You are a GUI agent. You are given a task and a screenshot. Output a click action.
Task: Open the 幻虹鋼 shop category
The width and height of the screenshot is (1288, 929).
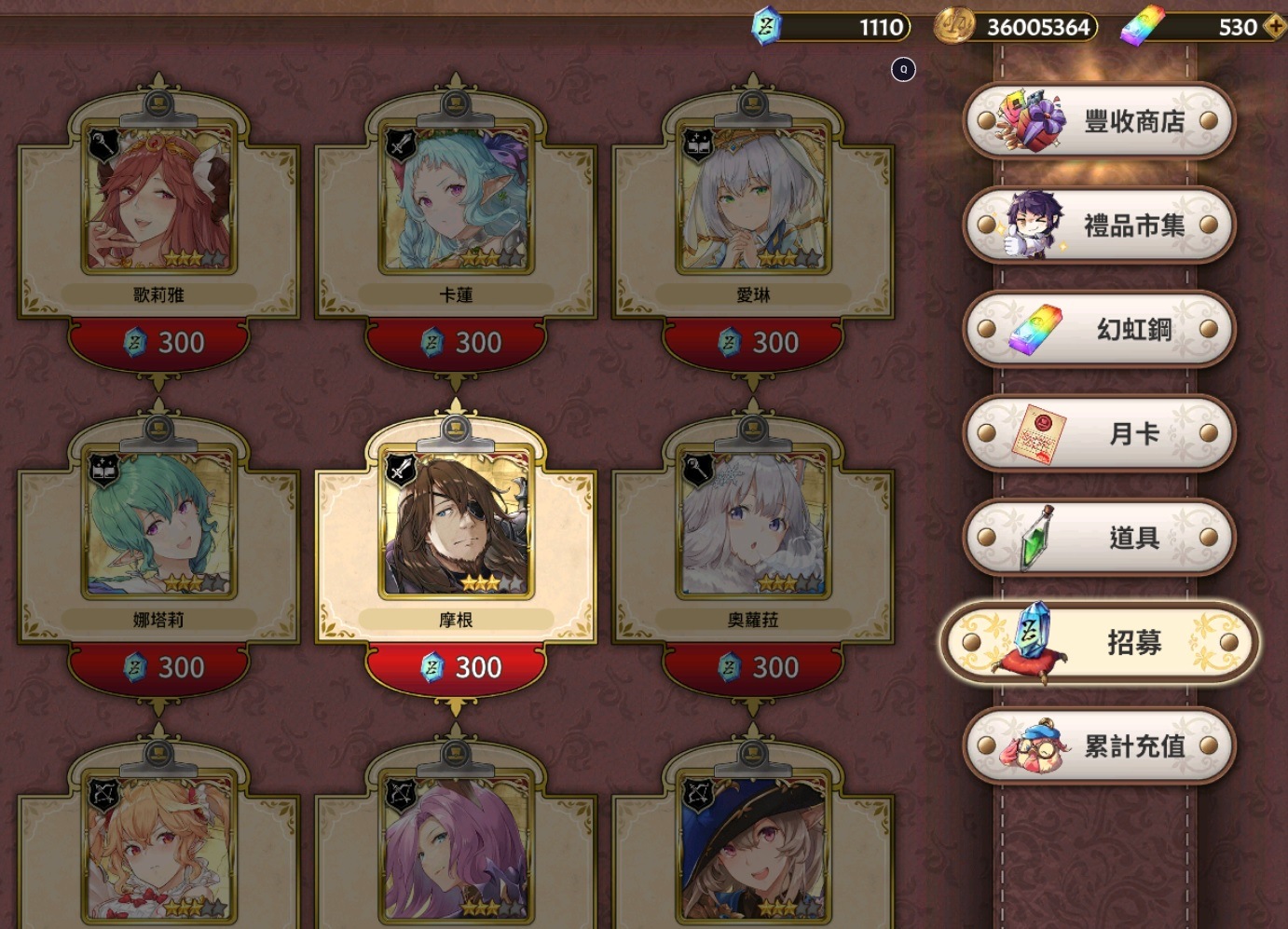[x=1100, y=329]
